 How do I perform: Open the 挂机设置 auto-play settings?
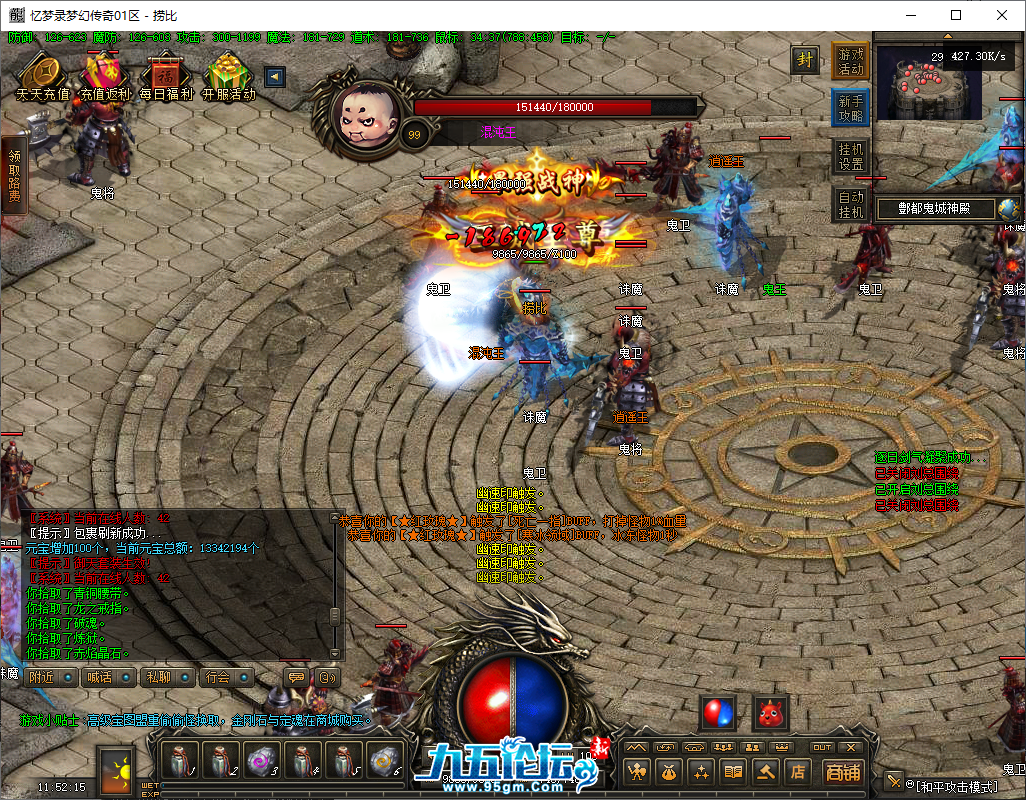(850, 156)
